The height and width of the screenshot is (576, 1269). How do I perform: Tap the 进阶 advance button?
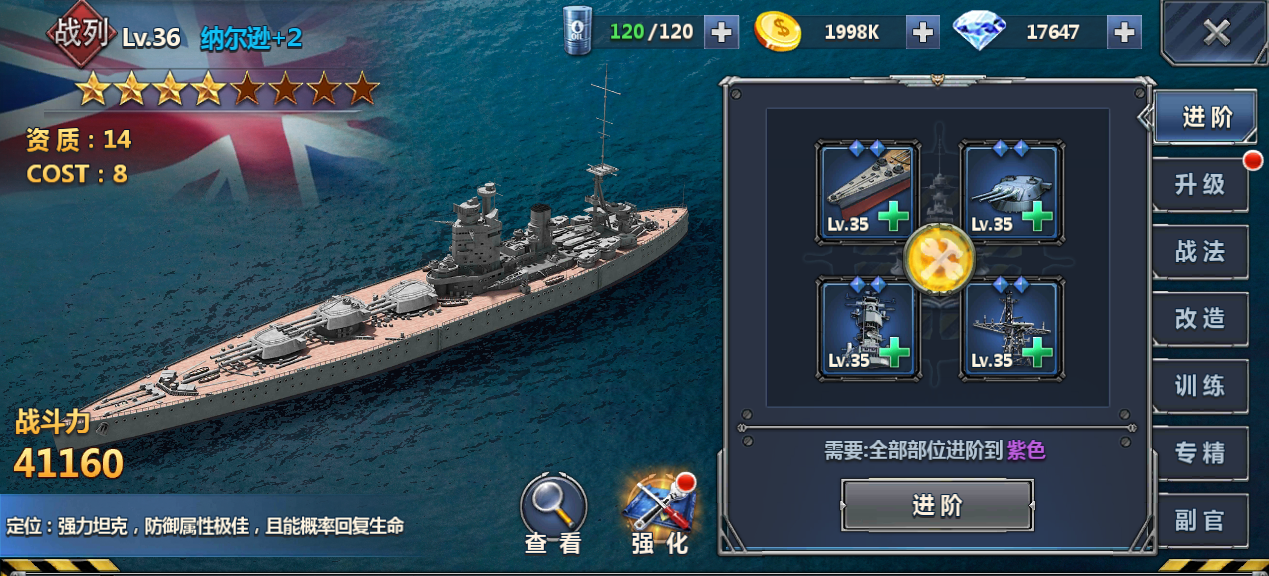tap(937, 505)
